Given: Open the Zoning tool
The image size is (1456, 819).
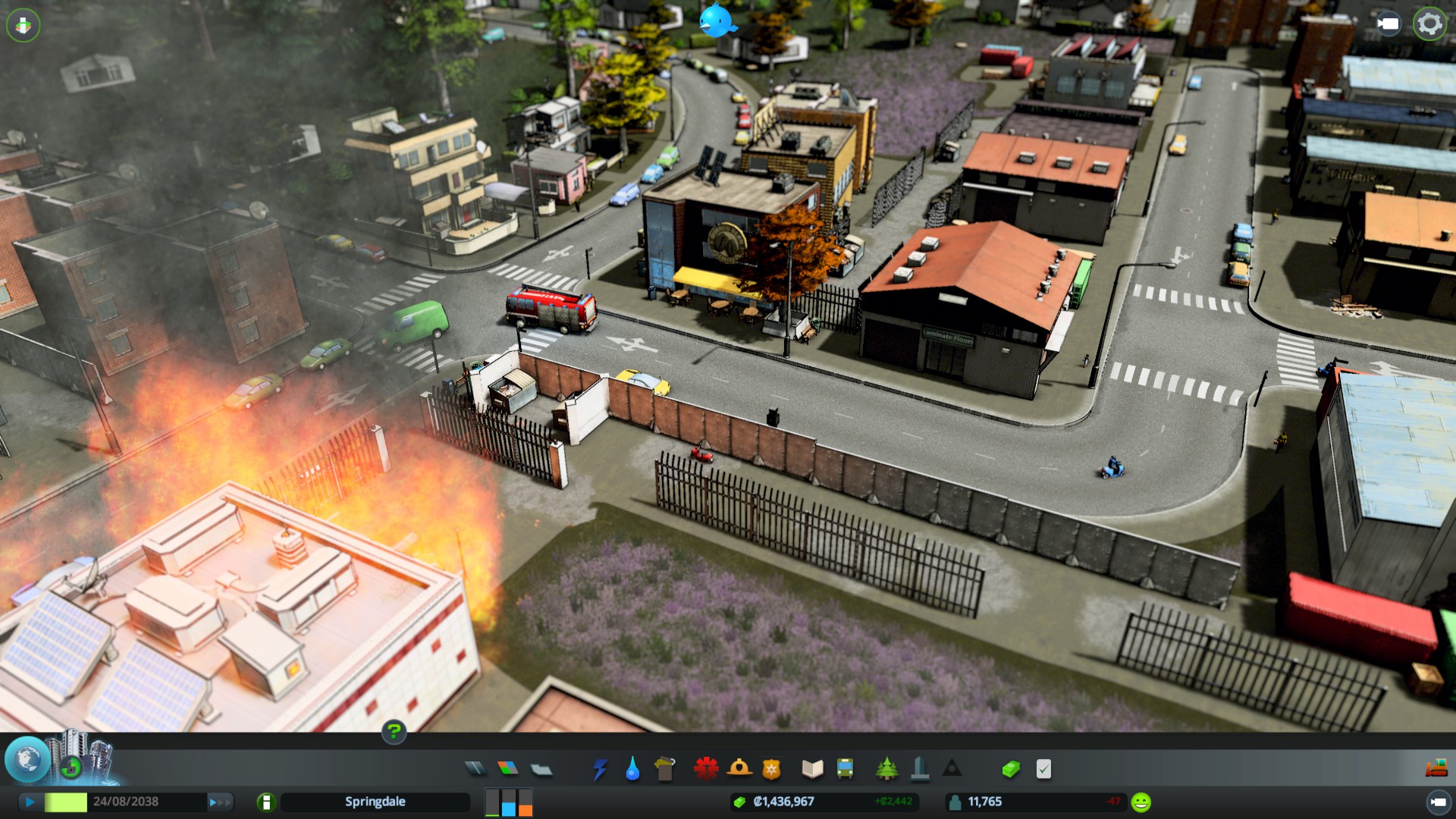Looking at the screenshot, I should tap(508, 769).
